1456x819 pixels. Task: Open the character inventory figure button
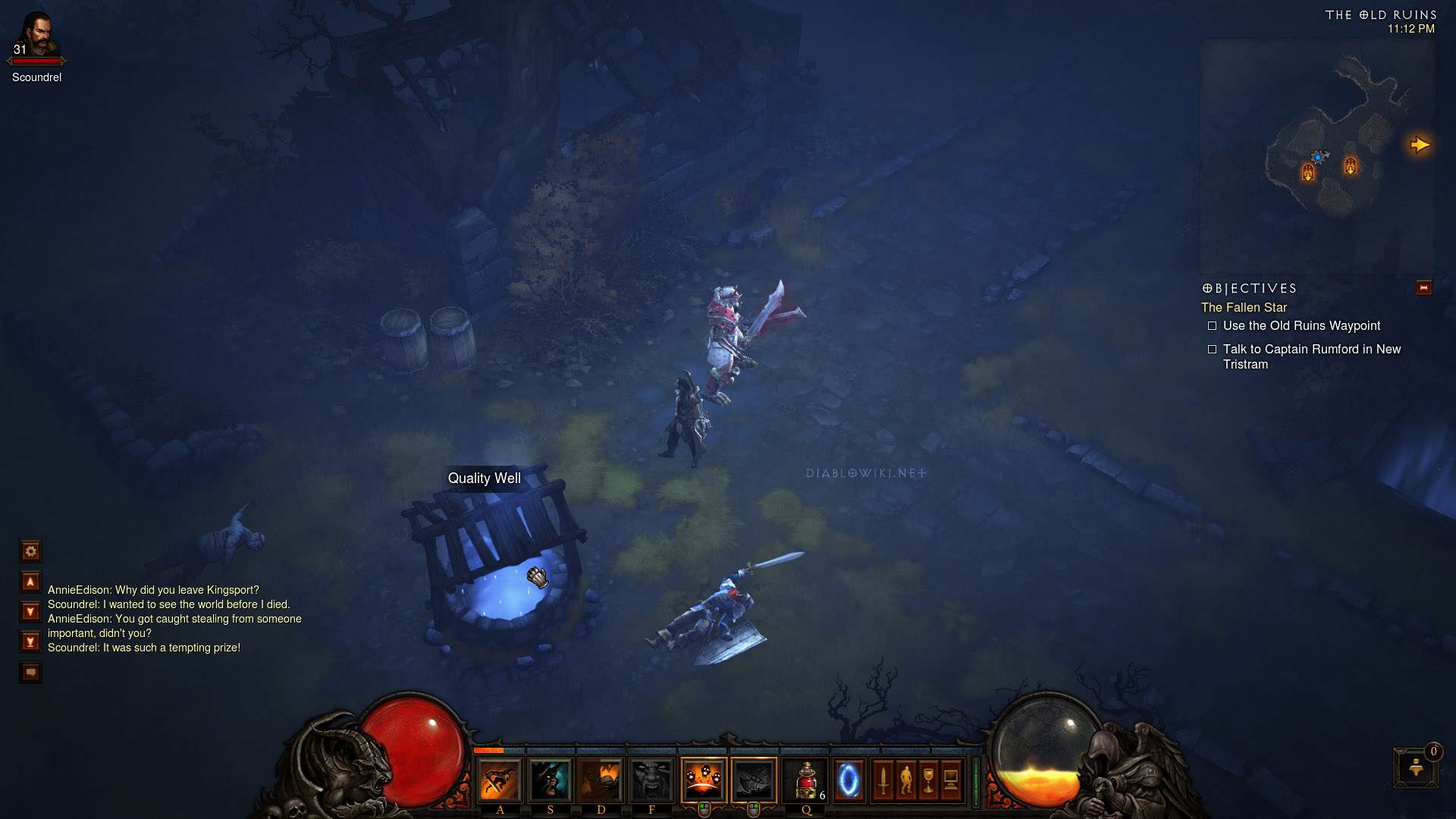coord(905,780)
